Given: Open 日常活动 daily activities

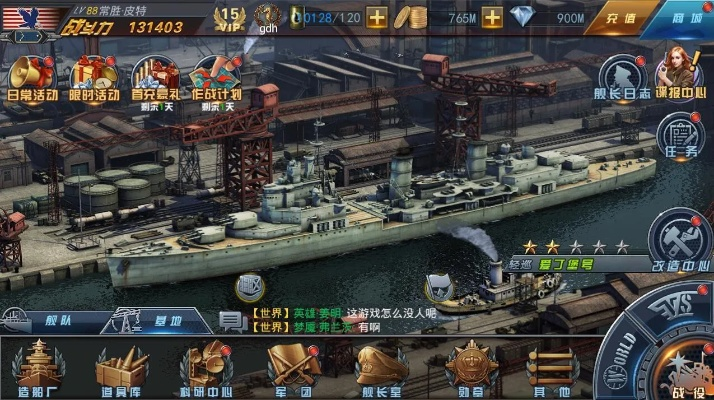Looking at the screenshot, I should [32, 79].
